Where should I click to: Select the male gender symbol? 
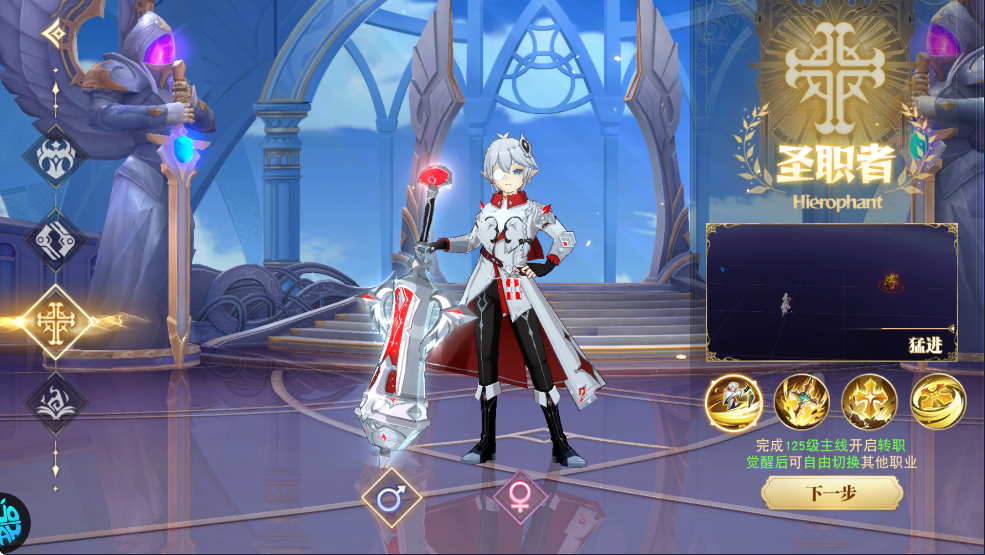391,497
